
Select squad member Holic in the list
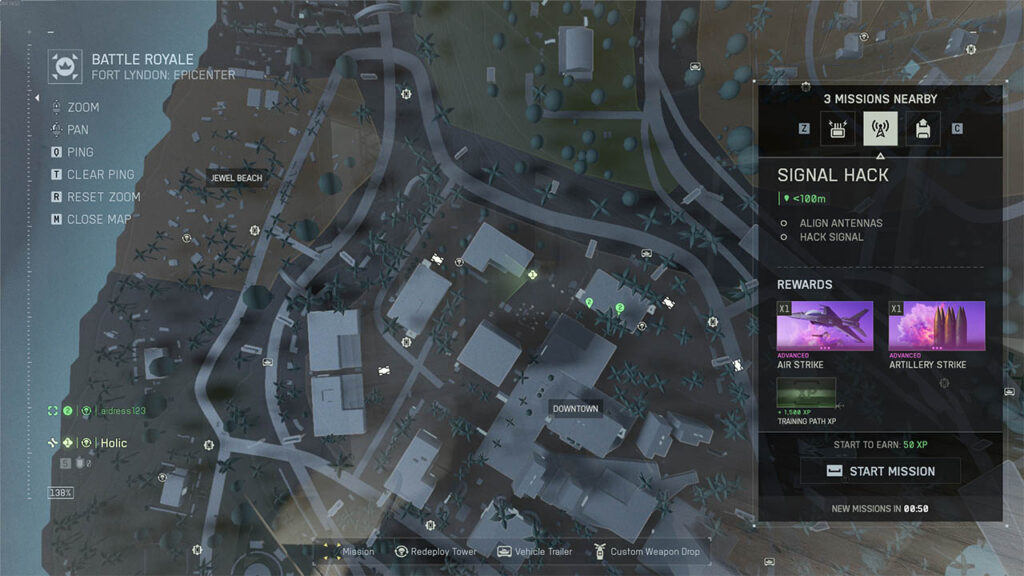[113, 443]
